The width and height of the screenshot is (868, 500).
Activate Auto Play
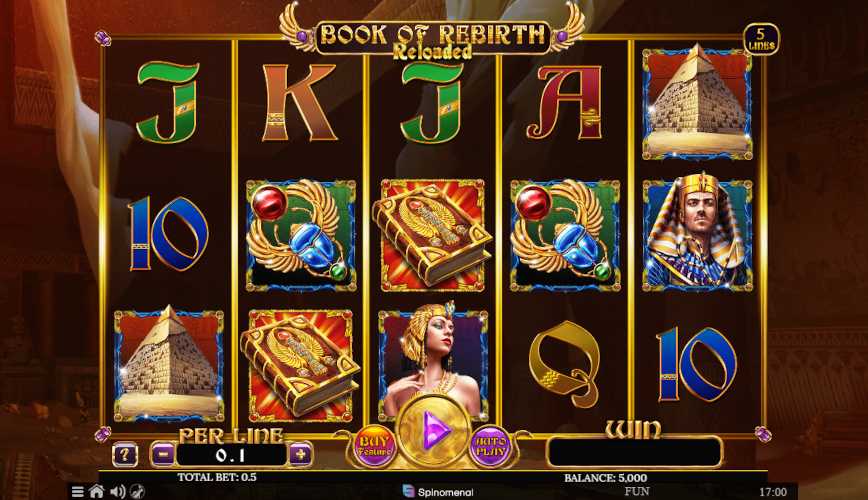(492, 446)
